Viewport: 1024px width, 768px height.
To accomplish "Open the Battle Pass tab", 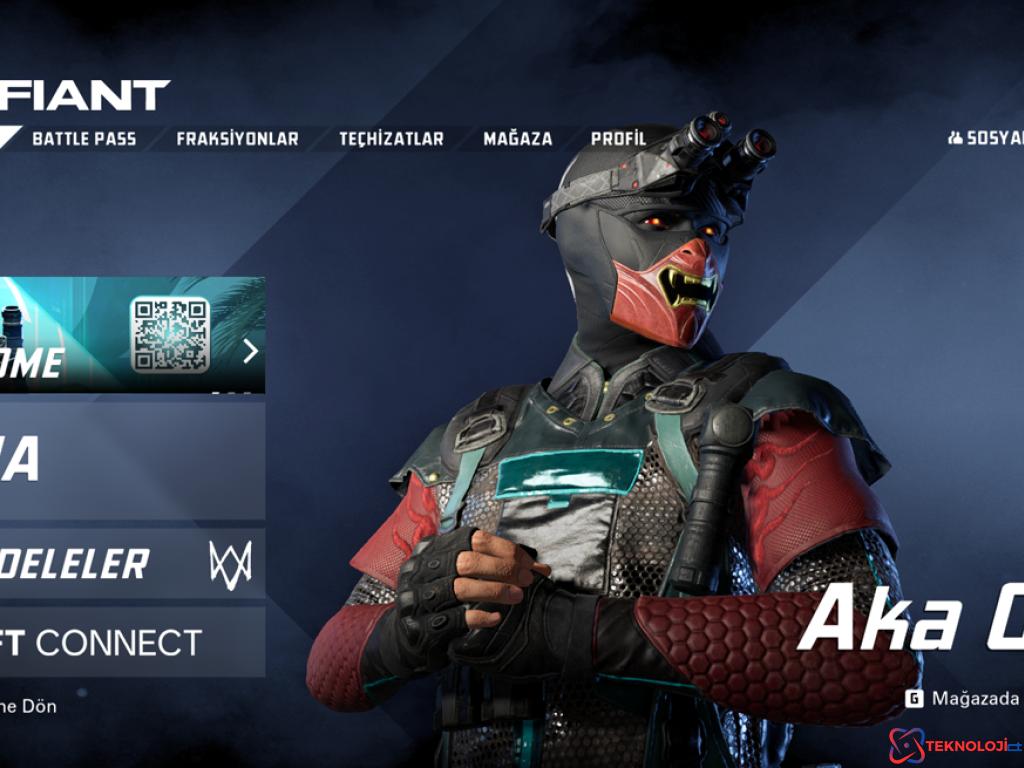I will click(x=84, y=139).
